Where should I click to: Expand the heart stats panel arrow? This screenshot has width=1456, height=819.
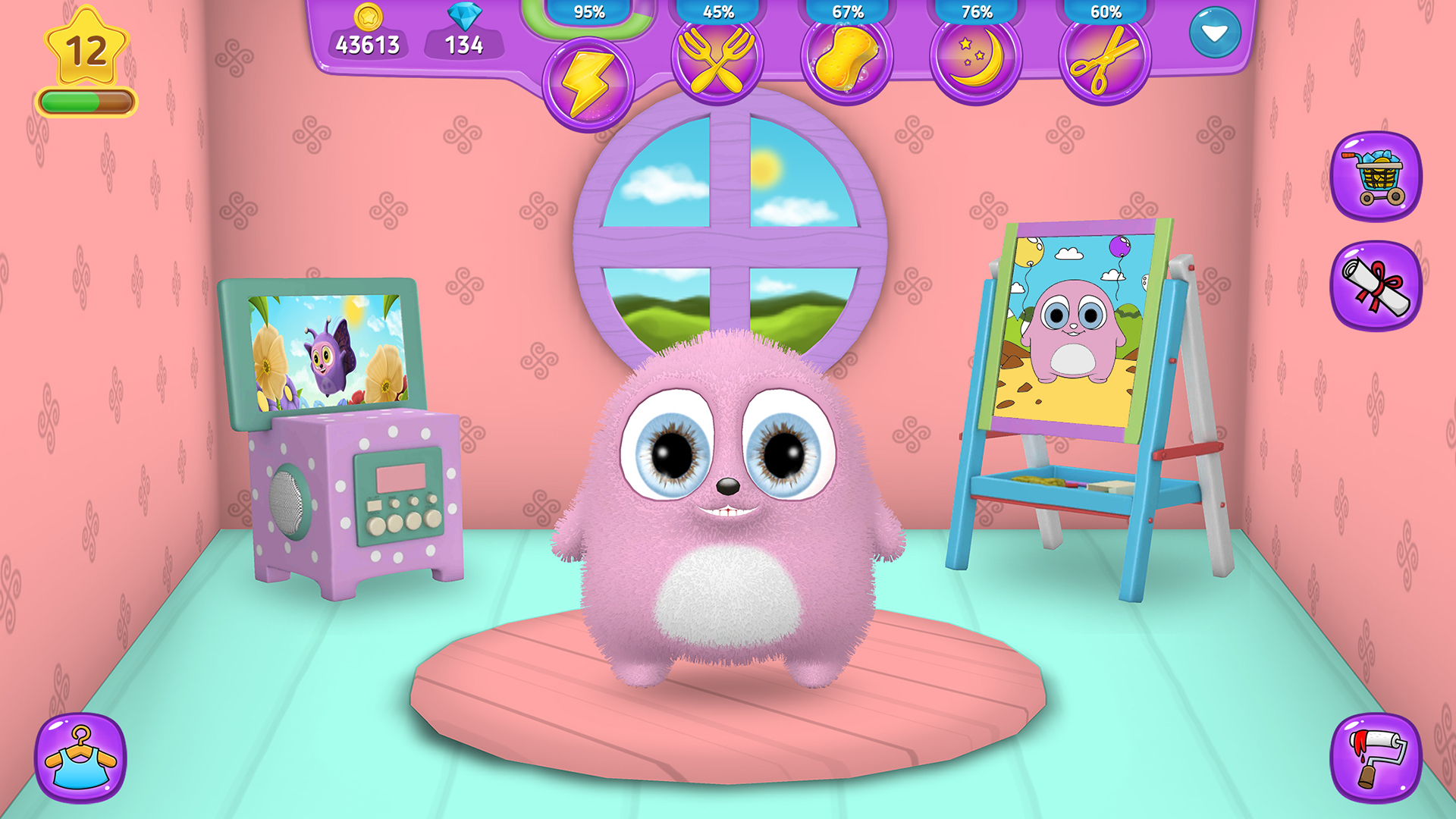click(x=1216, y=32)
